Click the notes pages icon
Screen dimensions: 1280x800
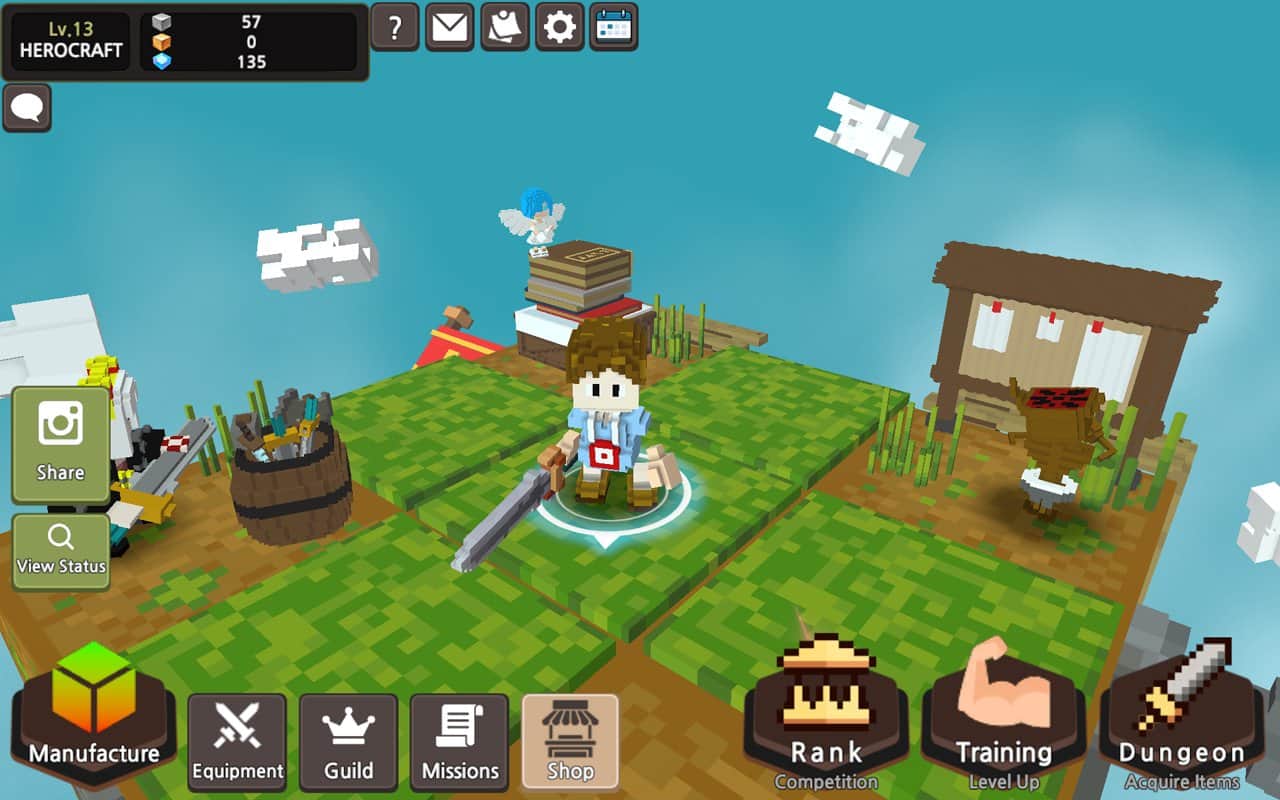point(505,27)
